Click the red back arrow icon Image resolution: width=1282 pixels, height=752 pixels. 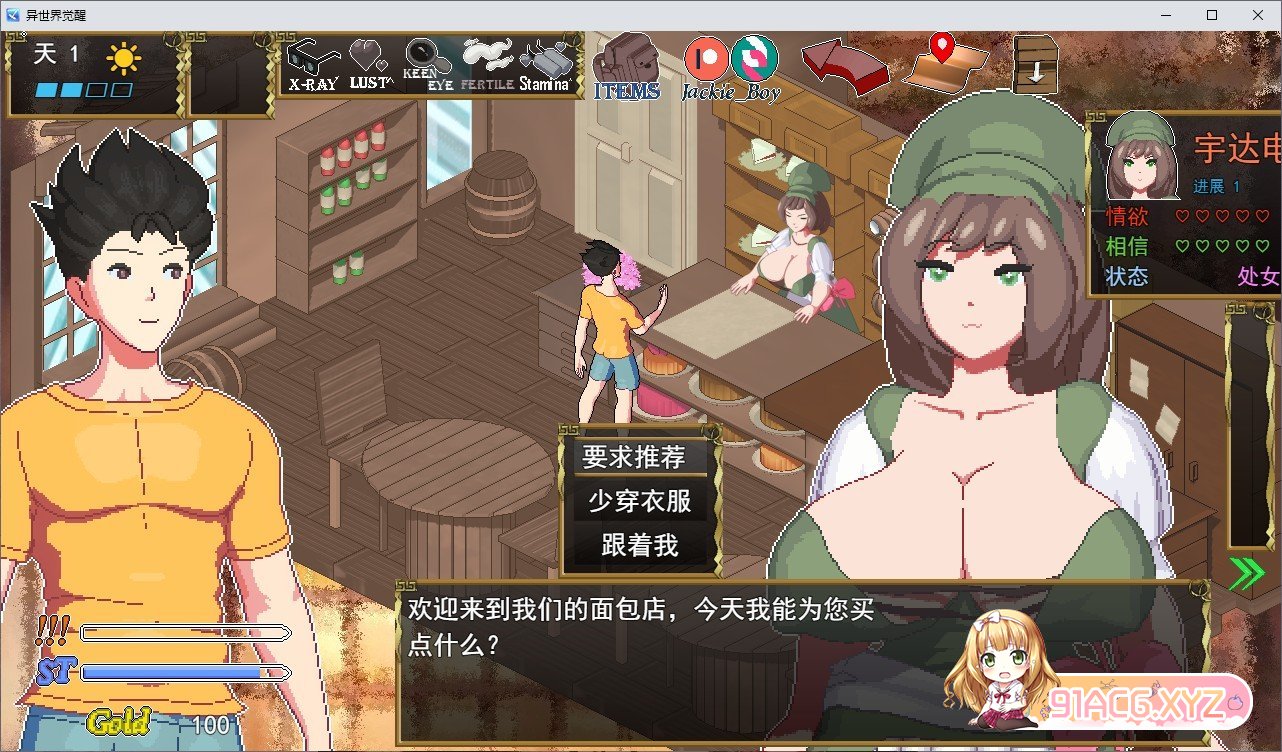click(844, 66)
